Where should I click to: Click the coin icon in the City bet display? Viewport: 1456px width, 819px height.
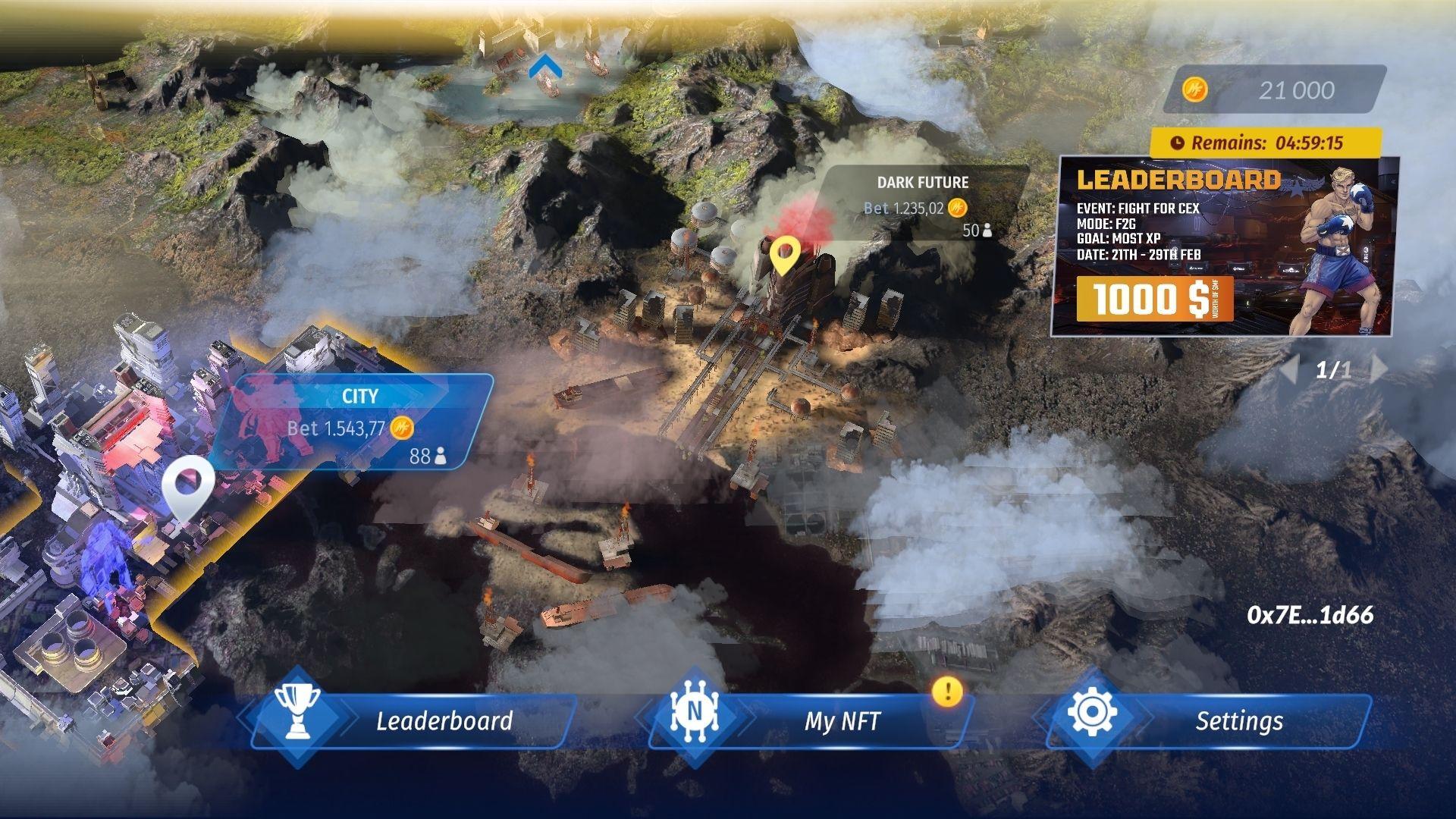point(403,428)
